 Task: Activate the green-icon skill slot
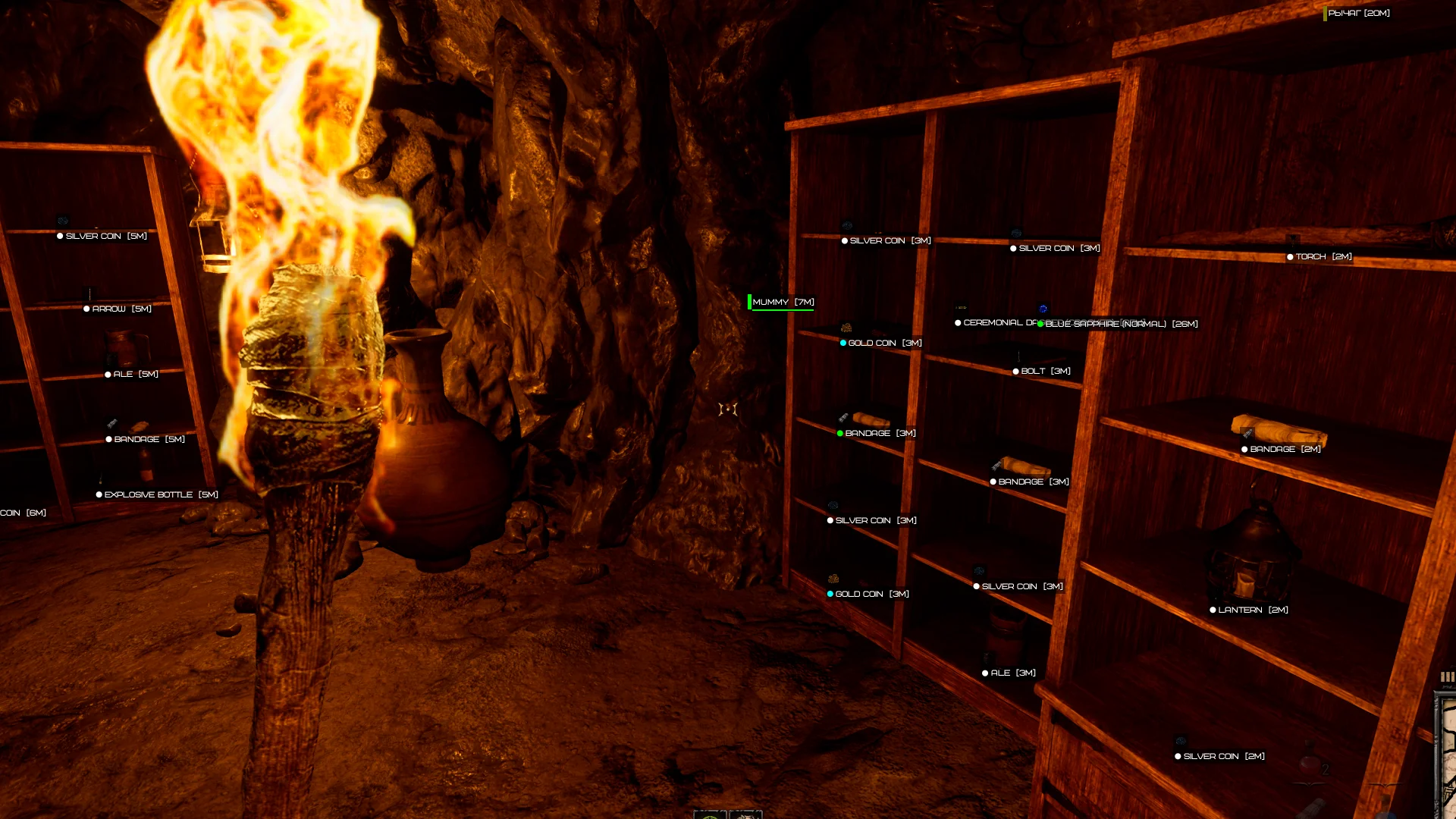tap(711, 814)
